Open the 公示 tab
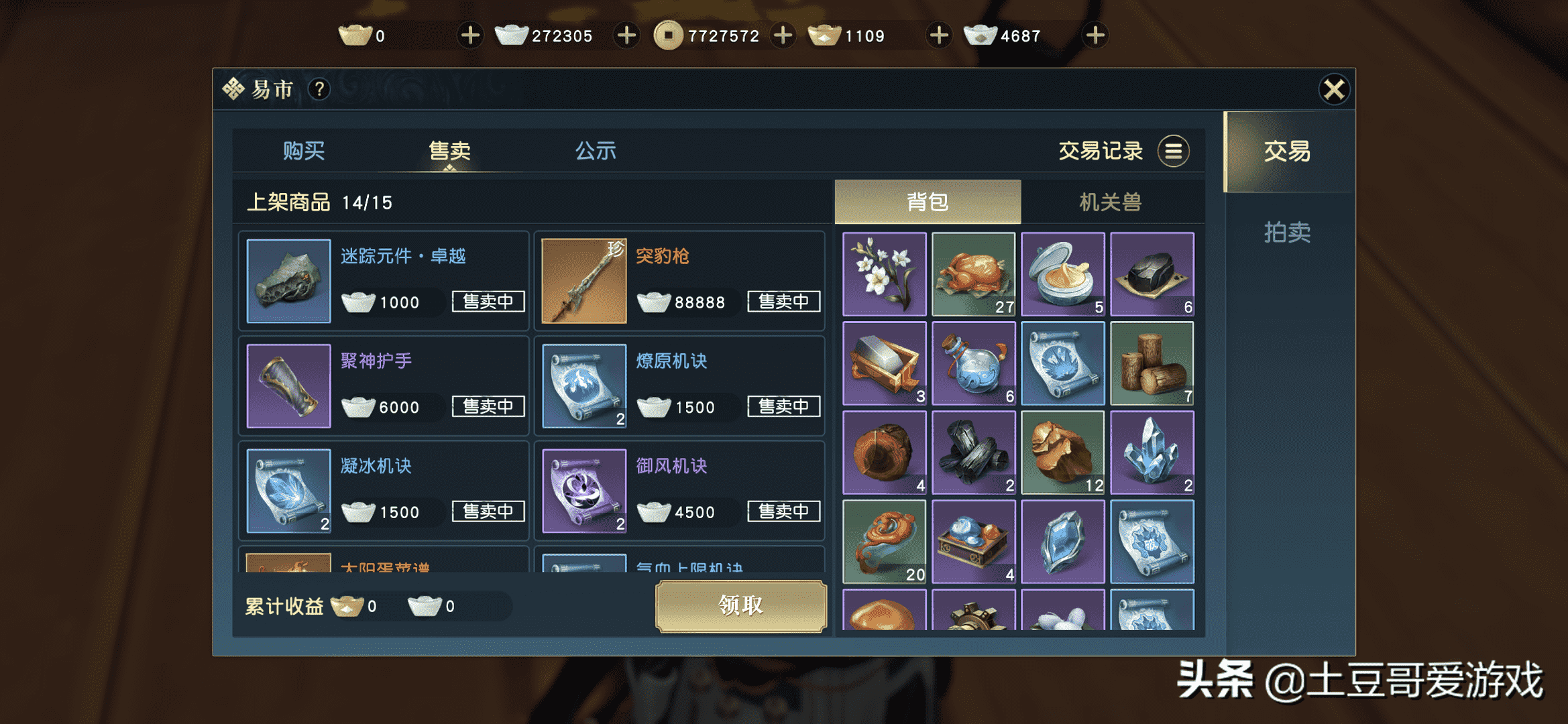Image resolution: width=1568 pixels, height=724 pixels. point(596,151)
